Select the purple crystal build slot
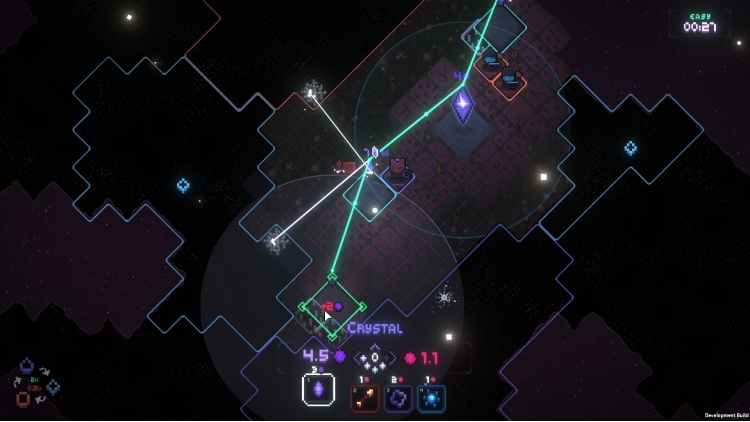This screenshot has height=422, width=750. [319, 390]
